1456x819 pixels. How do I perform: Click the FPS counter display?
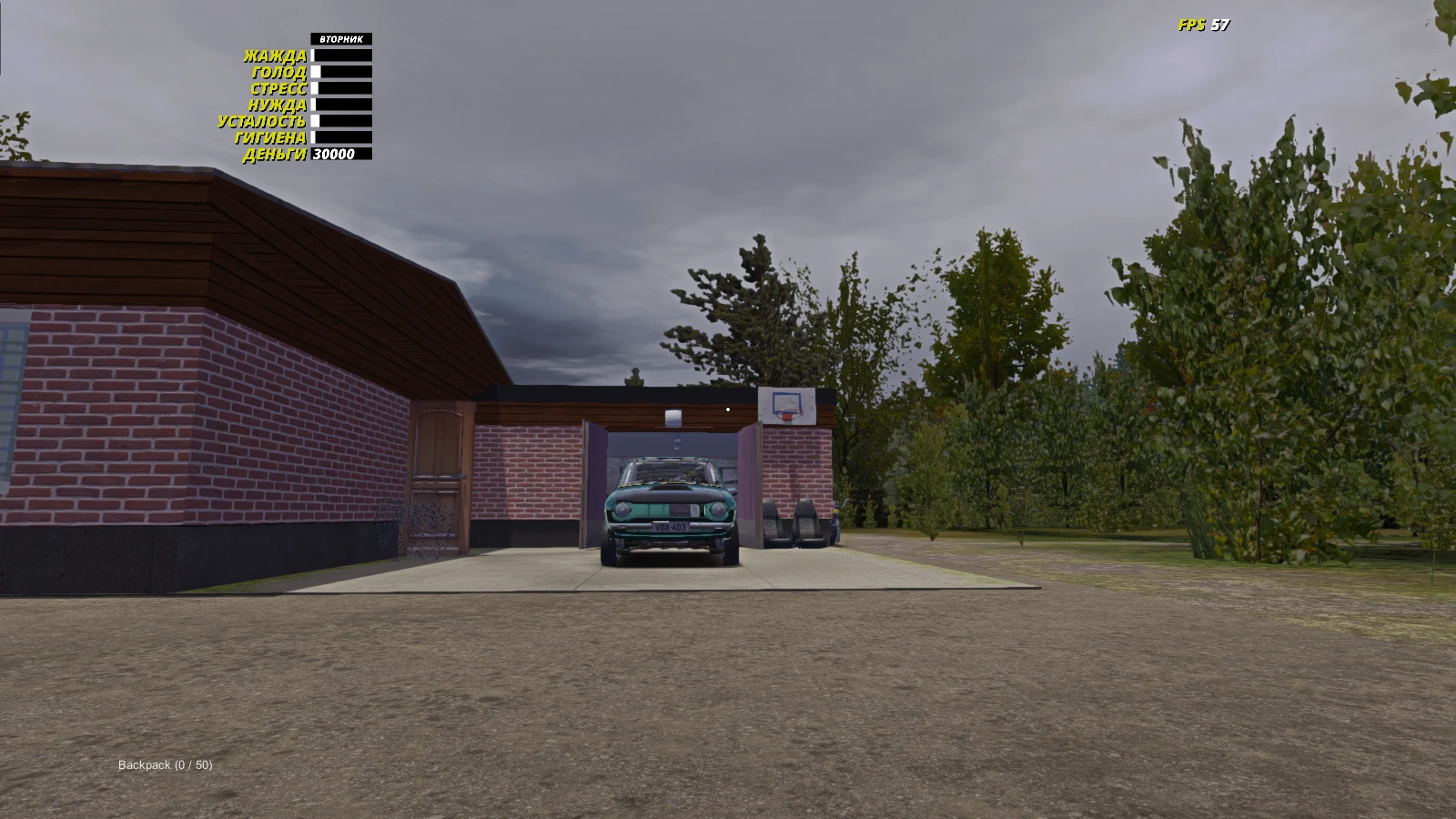1201,25
